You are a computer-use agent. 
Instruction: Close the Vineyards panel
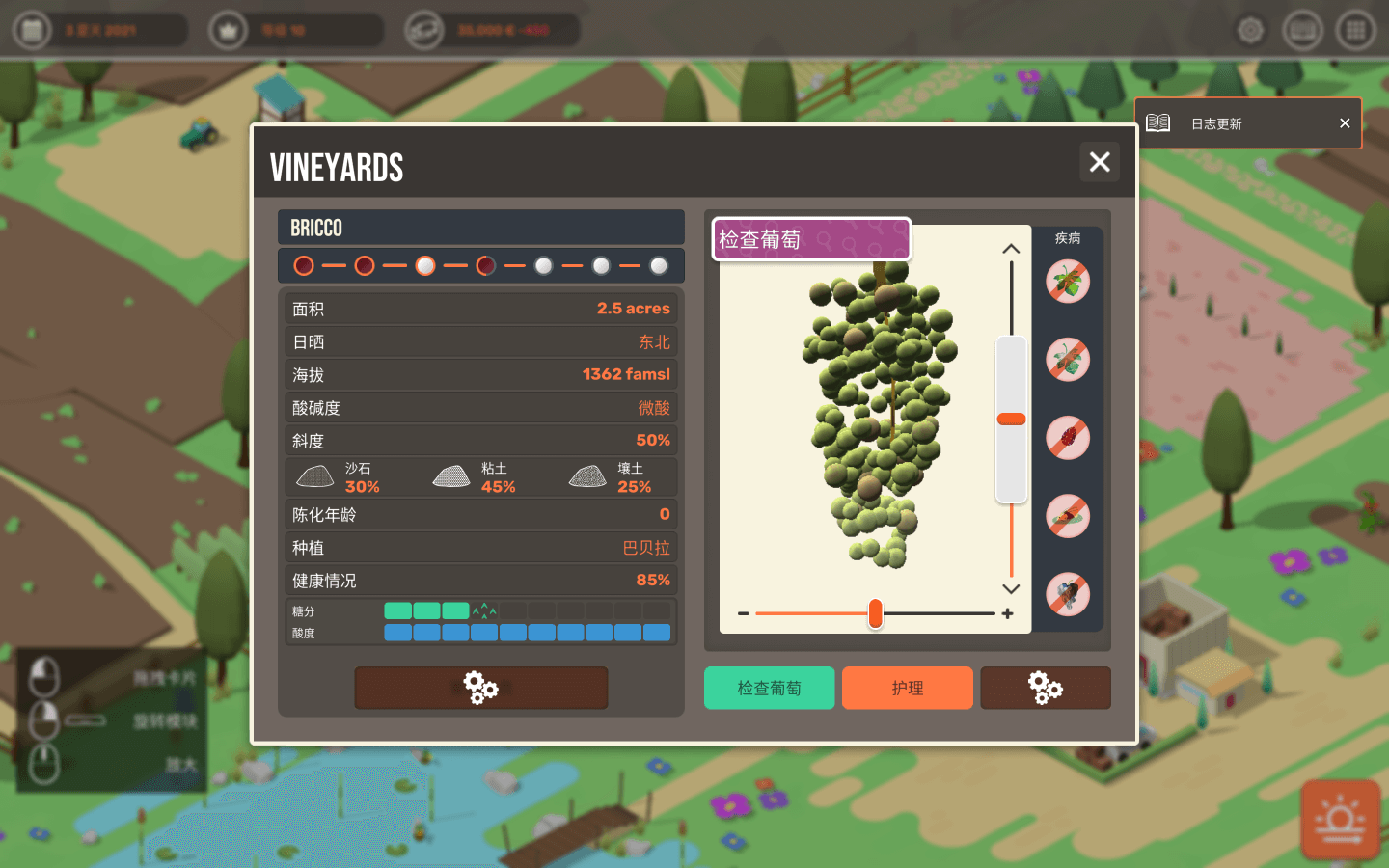tap(1100, 162)
